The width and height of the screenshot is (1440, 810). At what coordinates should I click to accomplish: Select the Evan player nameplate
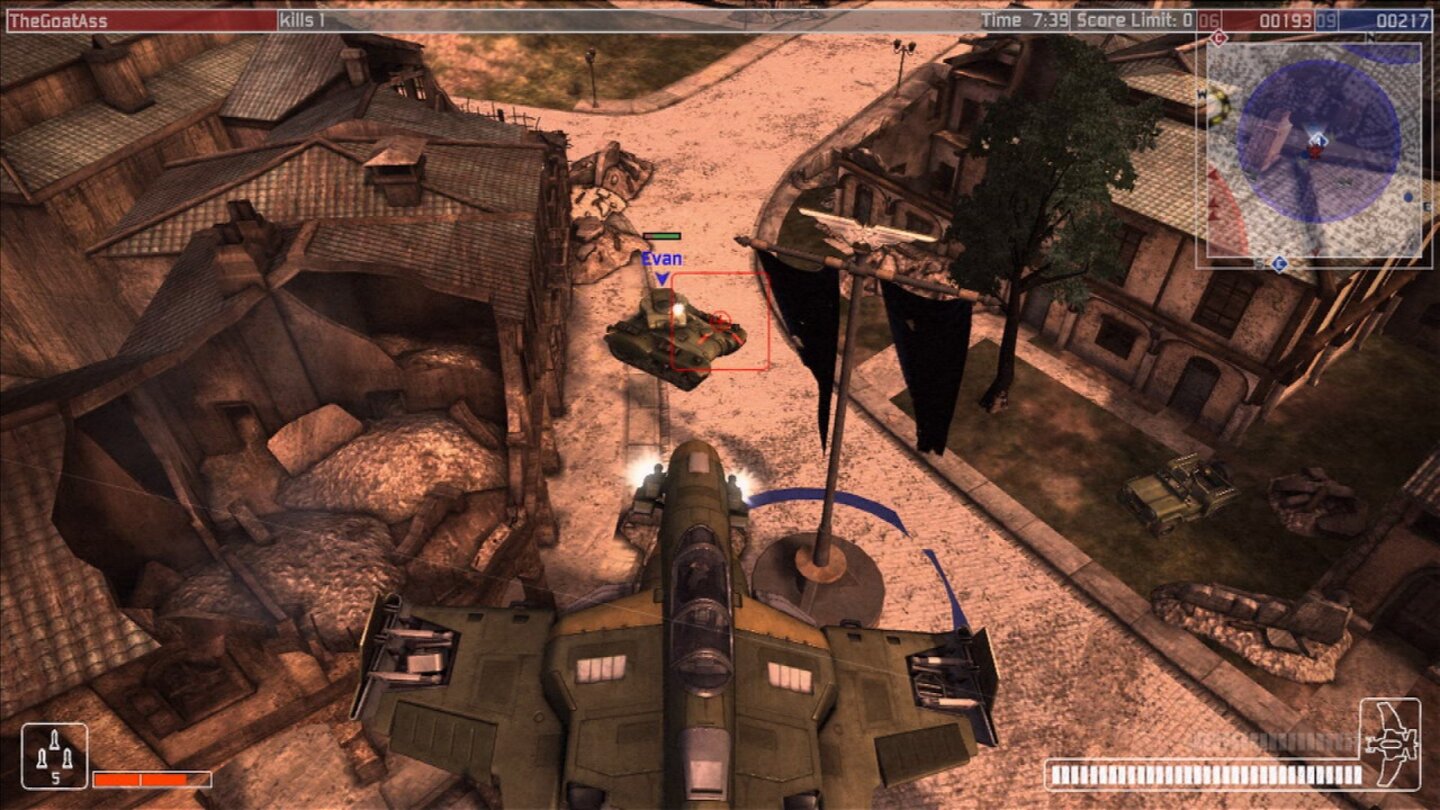[x=662, y=257]
